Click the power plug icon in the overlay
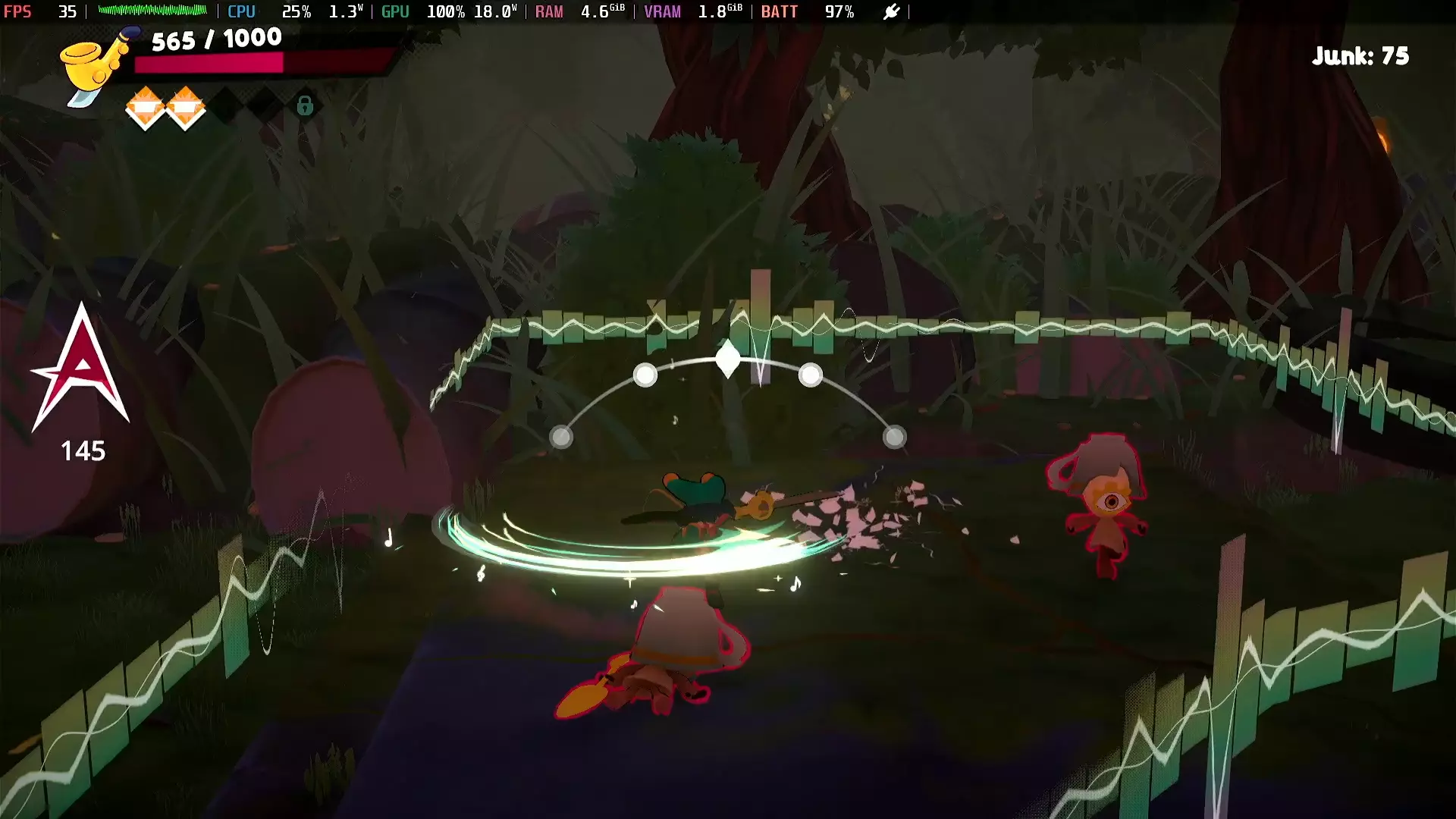The image size is (1456, 819). [892, 11]
